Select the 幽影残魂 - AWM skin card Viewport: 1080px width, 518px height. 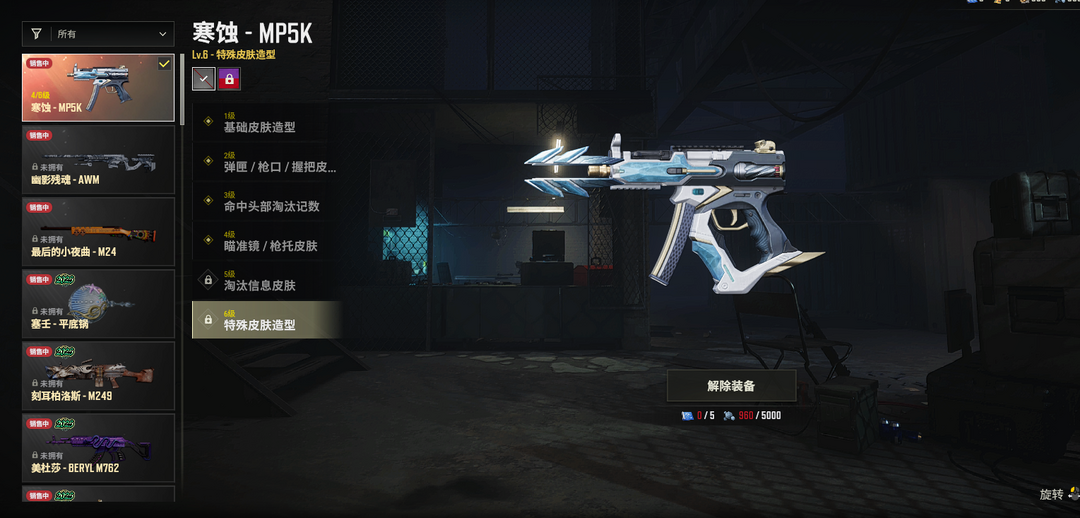(98, 160)
